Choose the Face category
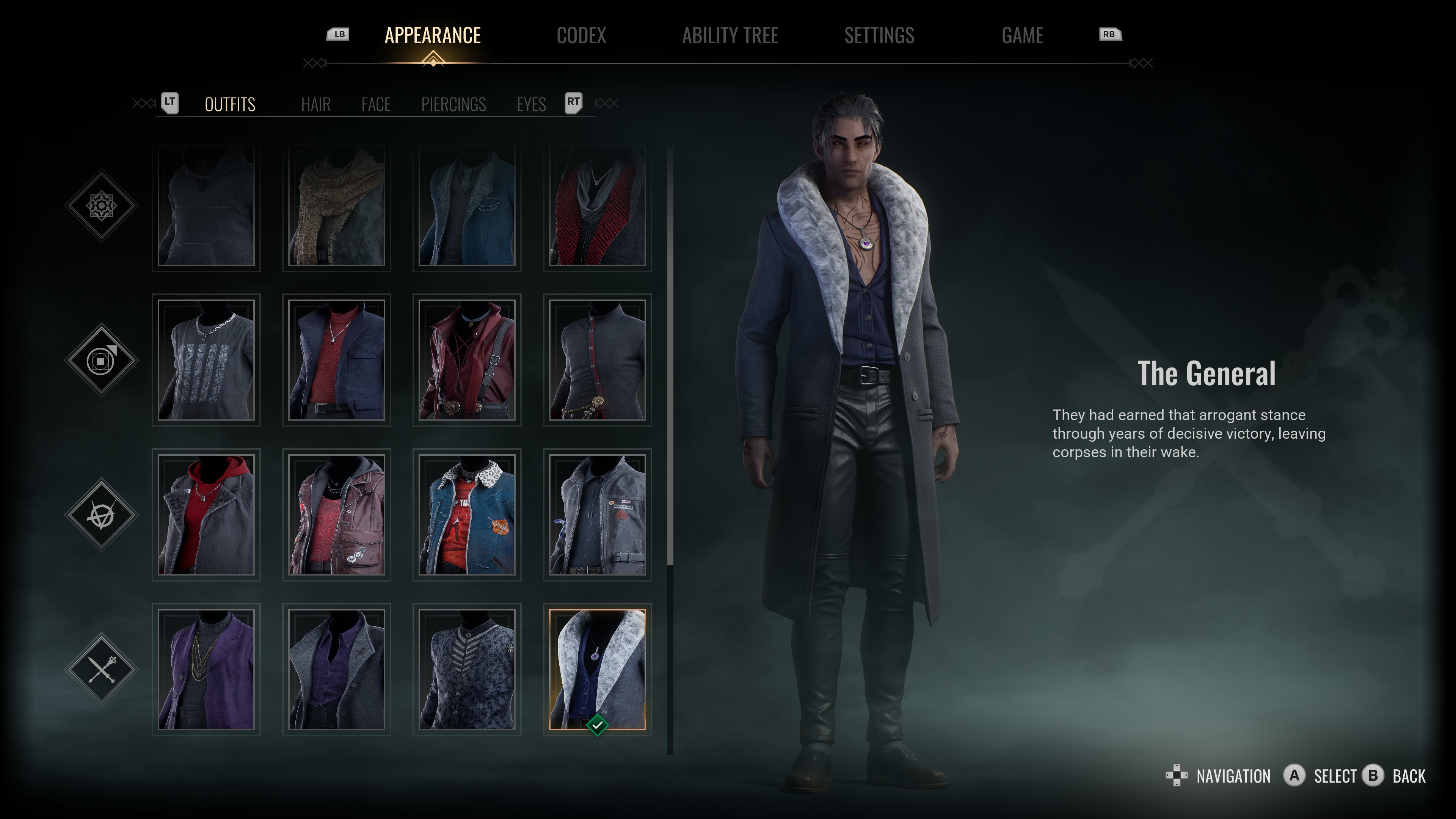This screenshot has width=1456, height=819. [376, 105]
